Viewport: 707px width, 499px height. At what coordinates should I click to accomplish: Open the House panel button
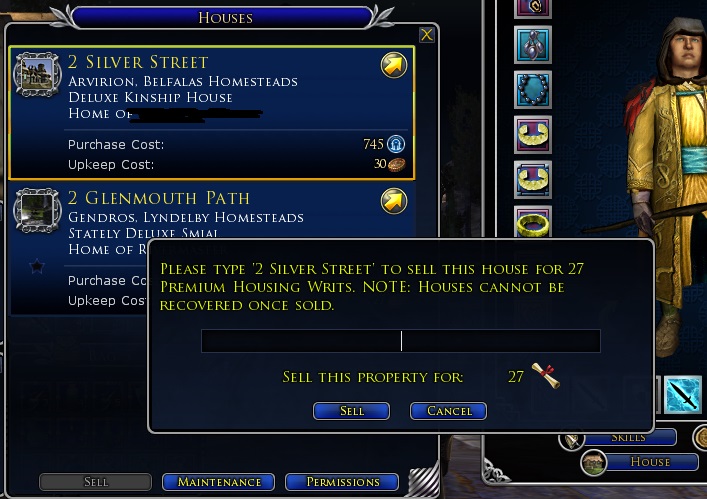pyautogui.click(x=639, y=462)
